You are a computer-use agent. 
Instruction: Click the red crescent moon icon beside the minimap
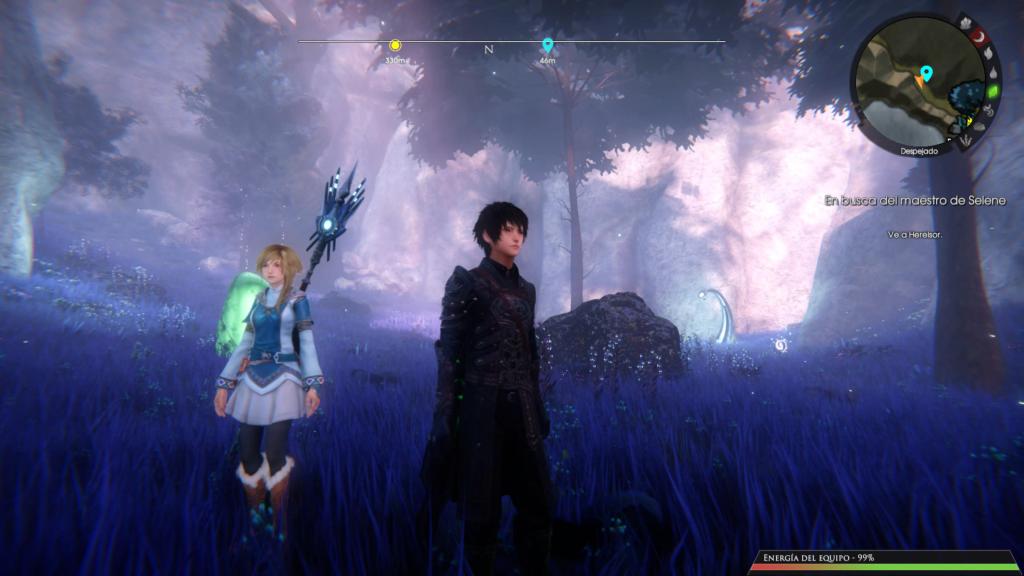tap(977, 37)
